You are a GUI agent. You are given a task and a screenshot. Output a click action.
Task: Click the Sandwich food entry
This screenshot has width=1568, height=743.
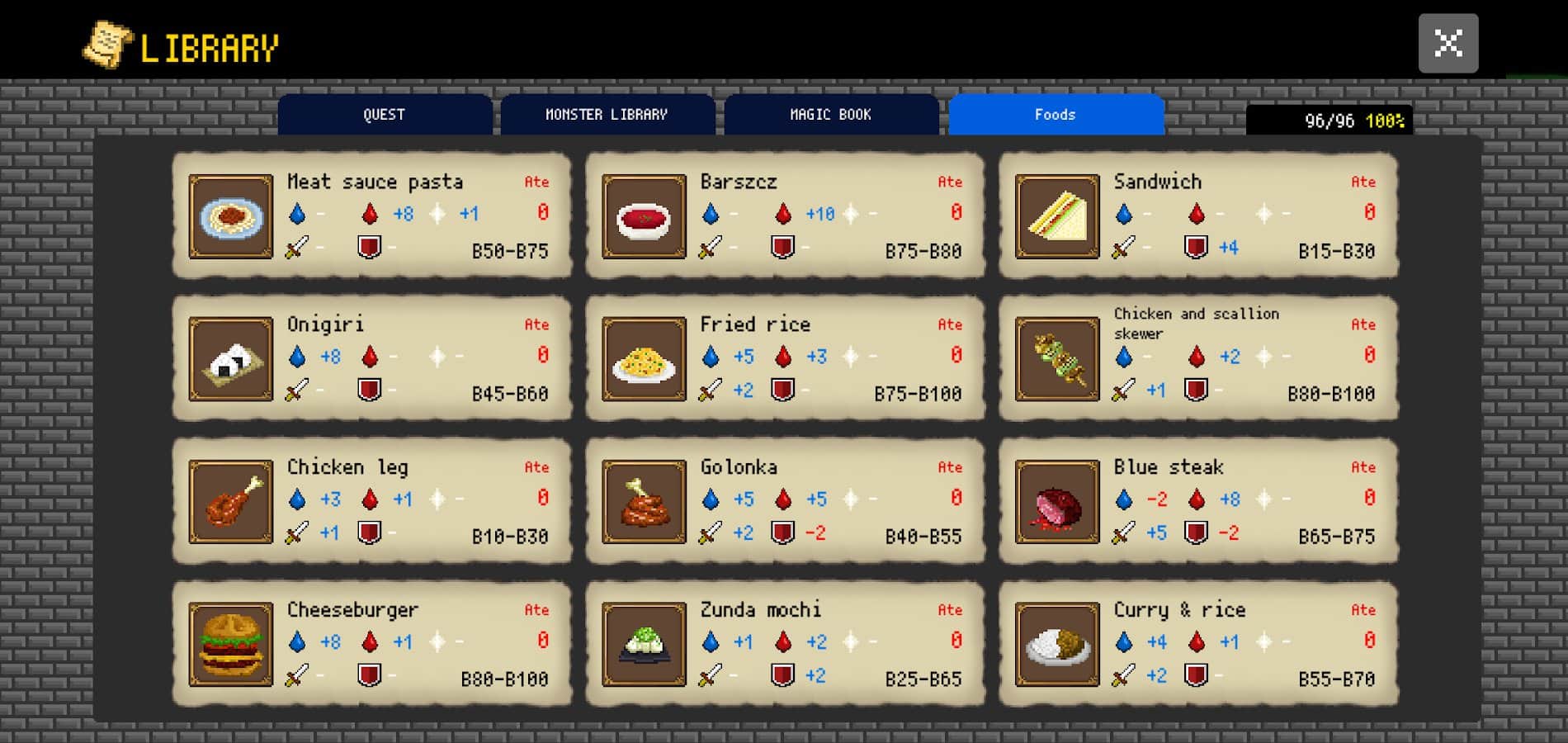1198,215
